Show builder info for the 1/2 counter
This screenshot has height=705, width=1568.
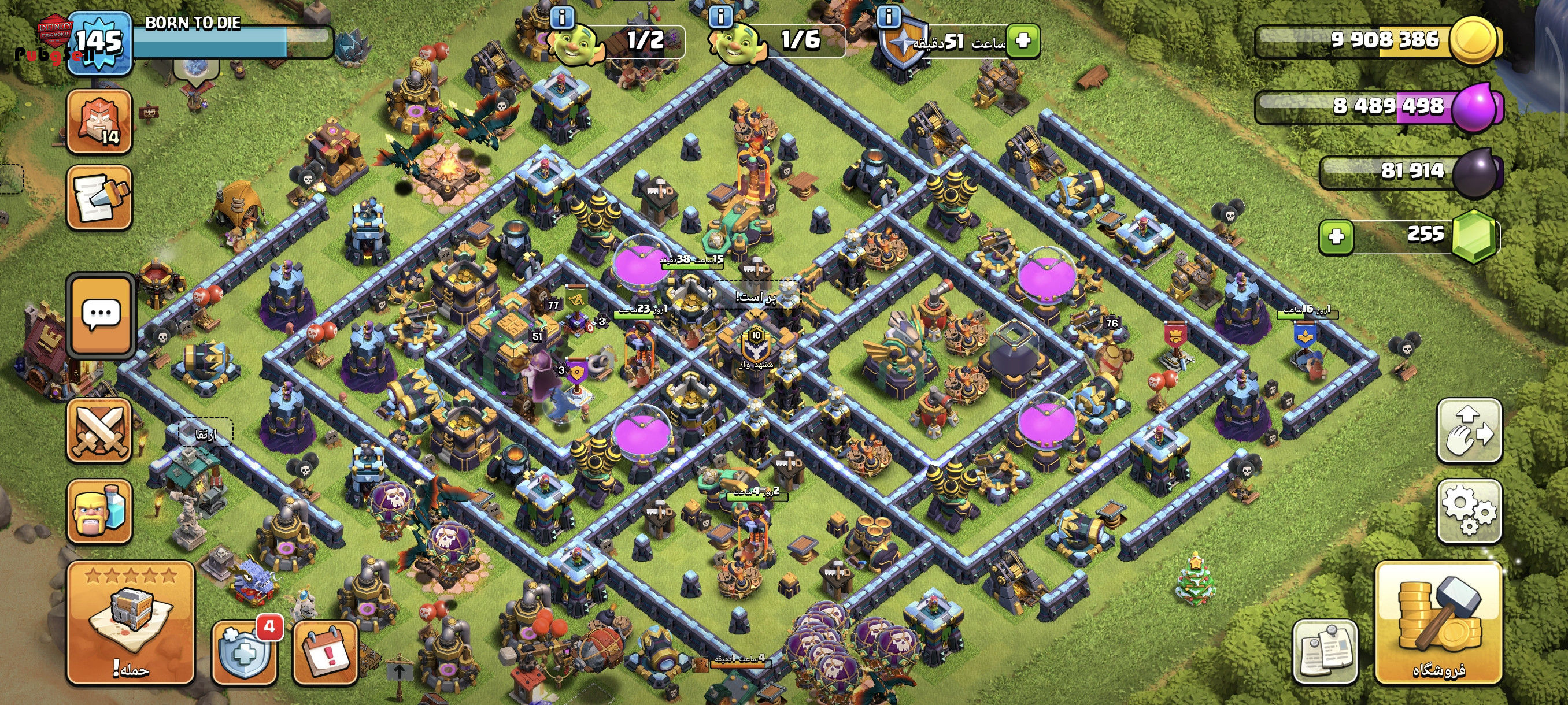[x=562, y=17]
